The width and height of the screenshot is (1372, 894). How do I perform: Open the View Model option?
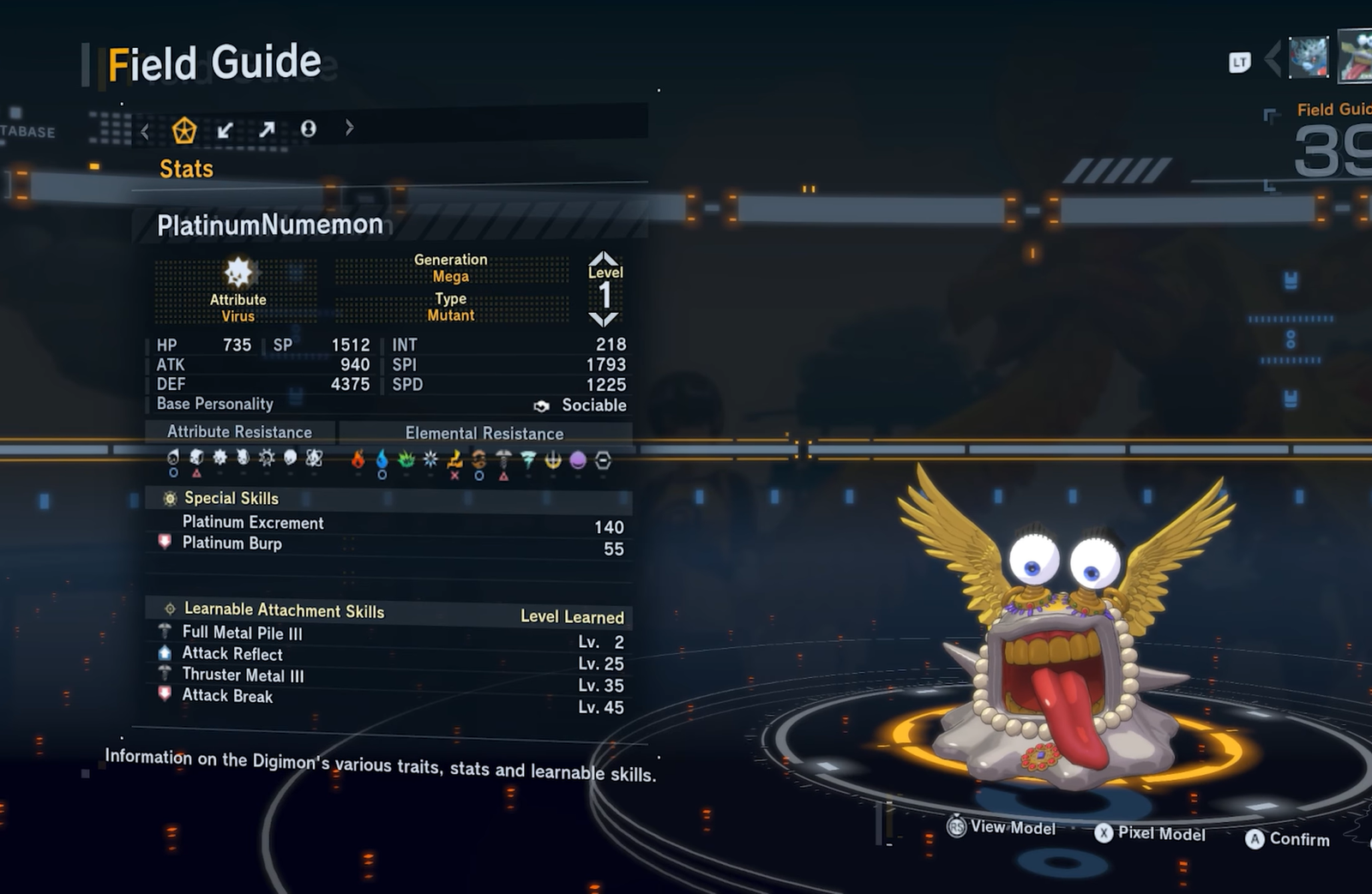click(x=1002, y=827)
